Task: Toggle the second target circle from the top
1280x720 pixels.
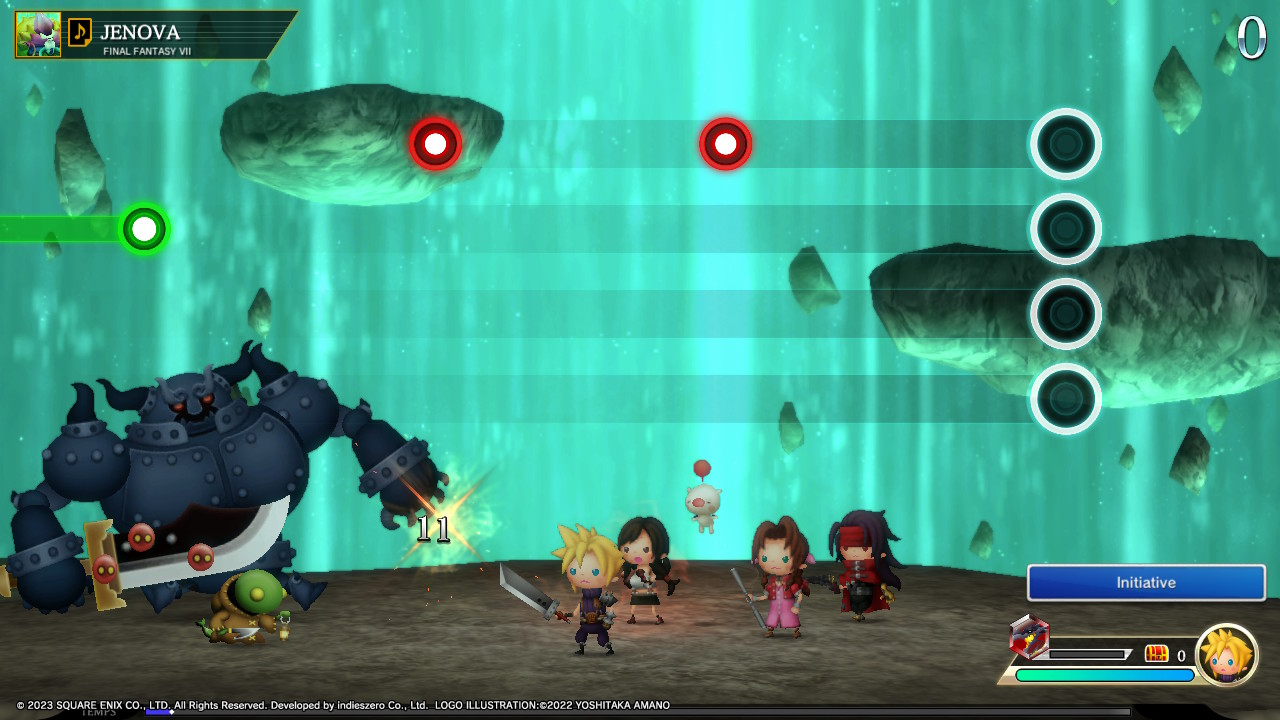Action: tap(1066, 228)
